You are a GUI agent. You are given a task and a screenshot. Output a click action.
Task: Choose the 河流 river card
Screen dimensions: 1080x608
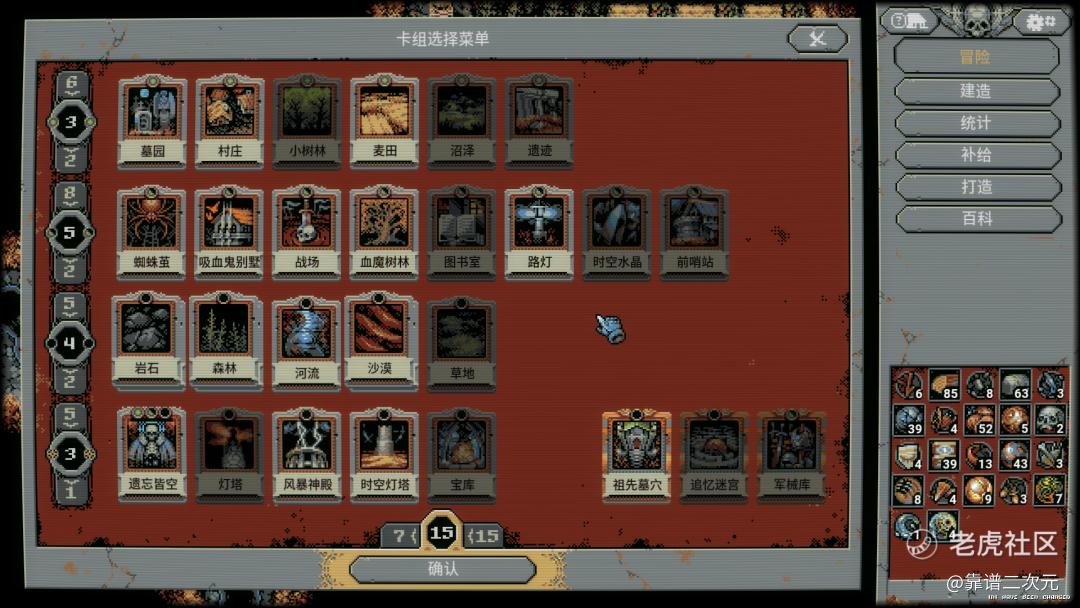tap(307, 341)
